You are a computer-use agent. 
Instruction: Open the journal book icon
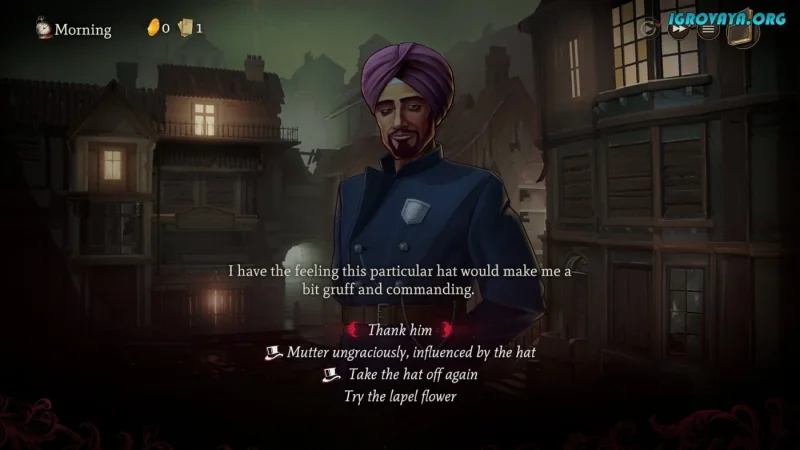point(742,30)
